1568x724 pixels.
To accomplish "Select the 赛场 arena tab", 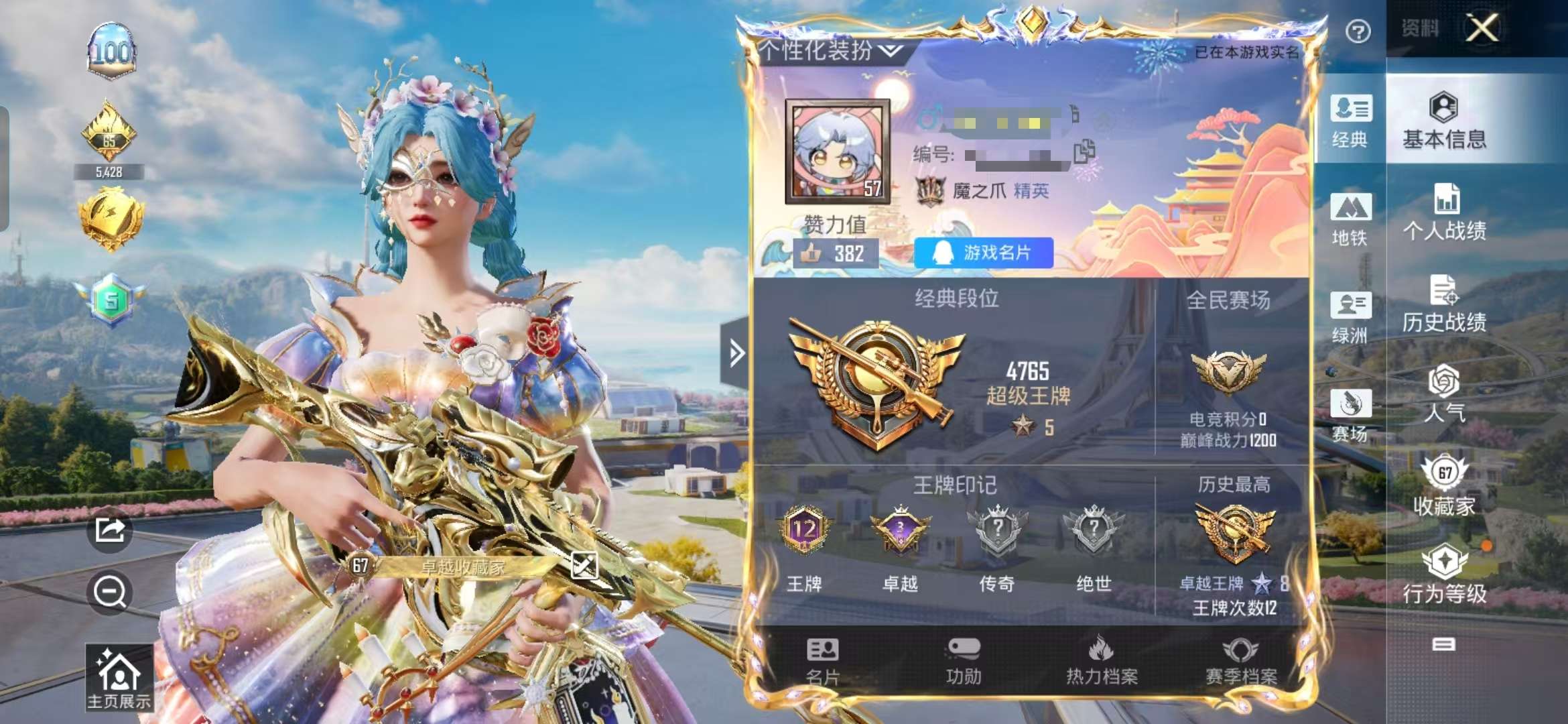I will (x=1350, y=416).
